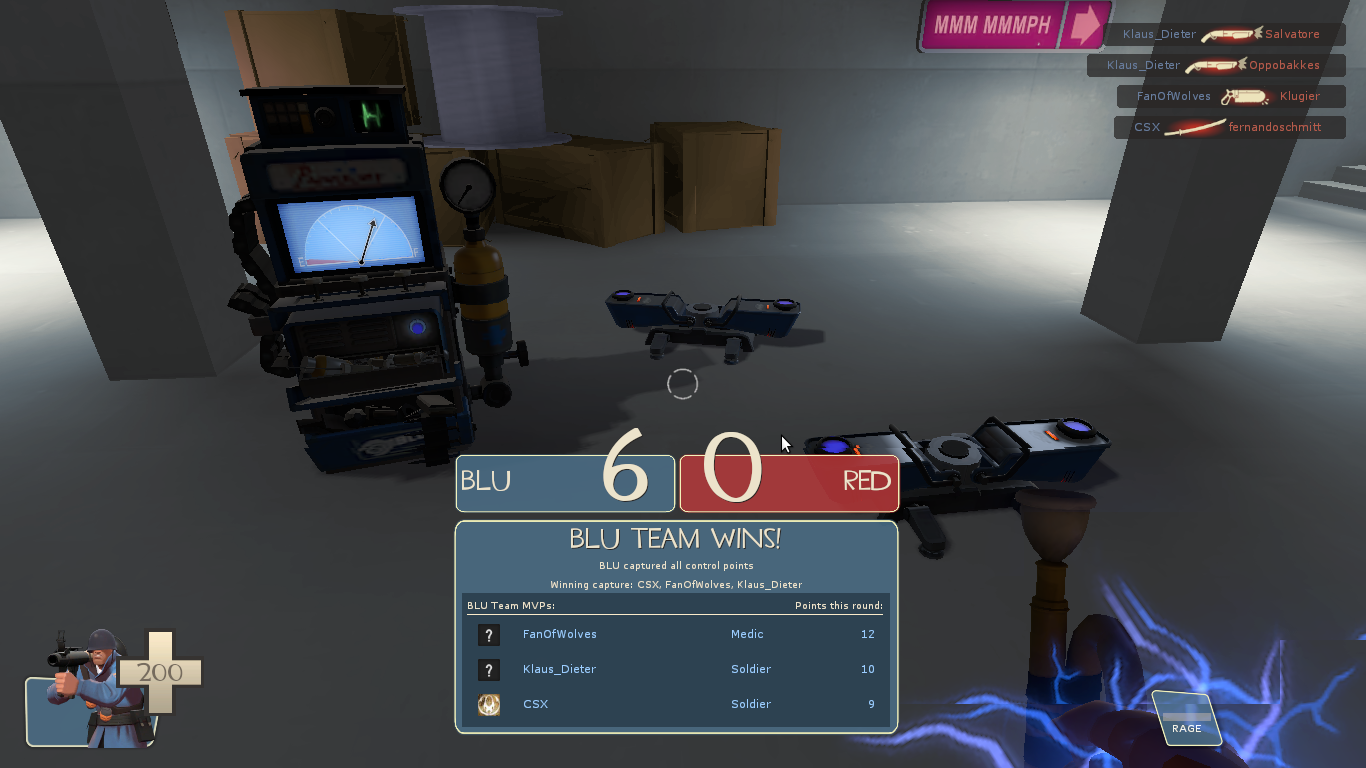Click CSX's player avatar in the MVP list
This screenshot has height=768, width=1366.
(x=489, y=704)
